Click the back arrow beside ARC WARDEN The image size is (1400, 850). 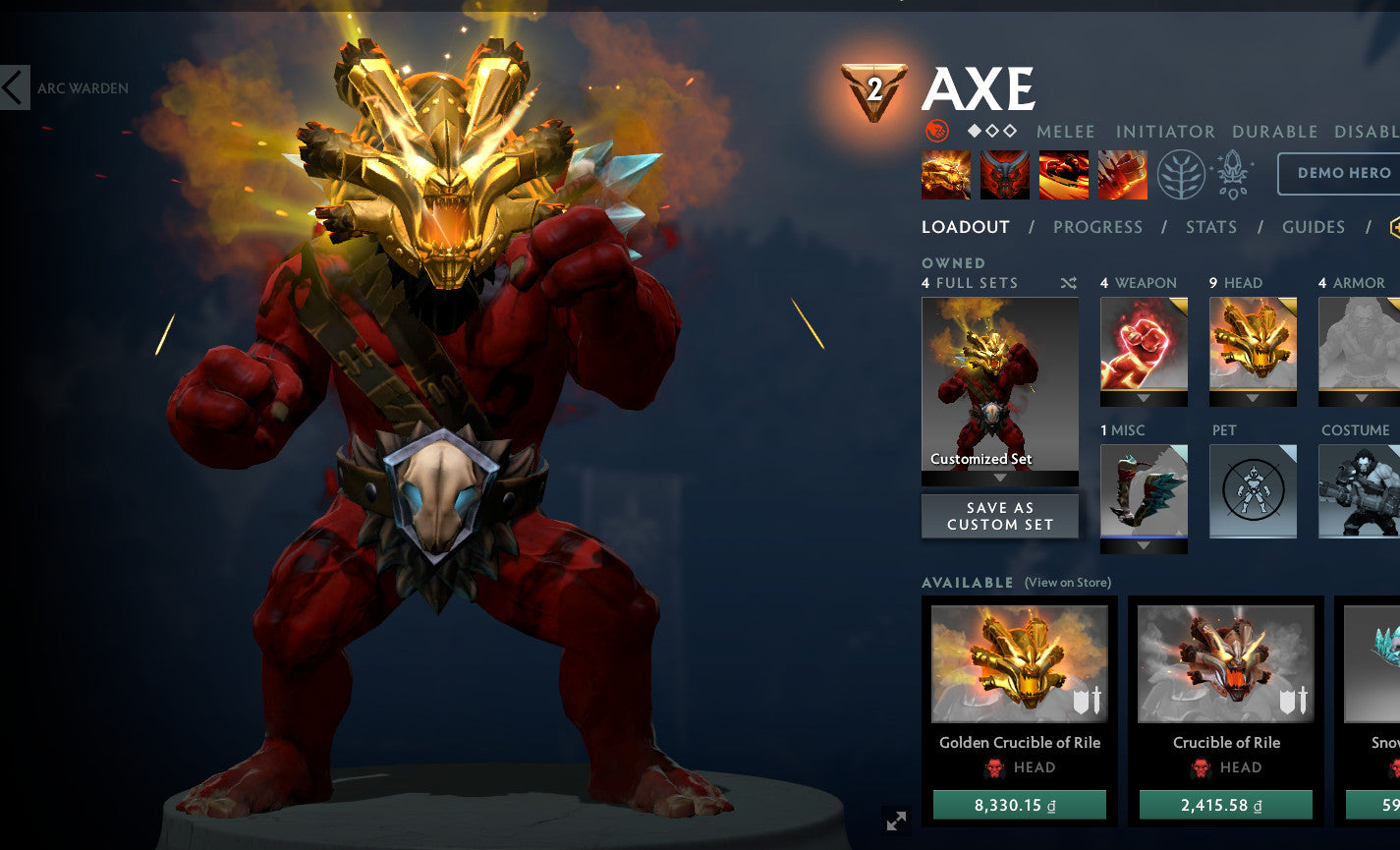(x=14, y=87)
